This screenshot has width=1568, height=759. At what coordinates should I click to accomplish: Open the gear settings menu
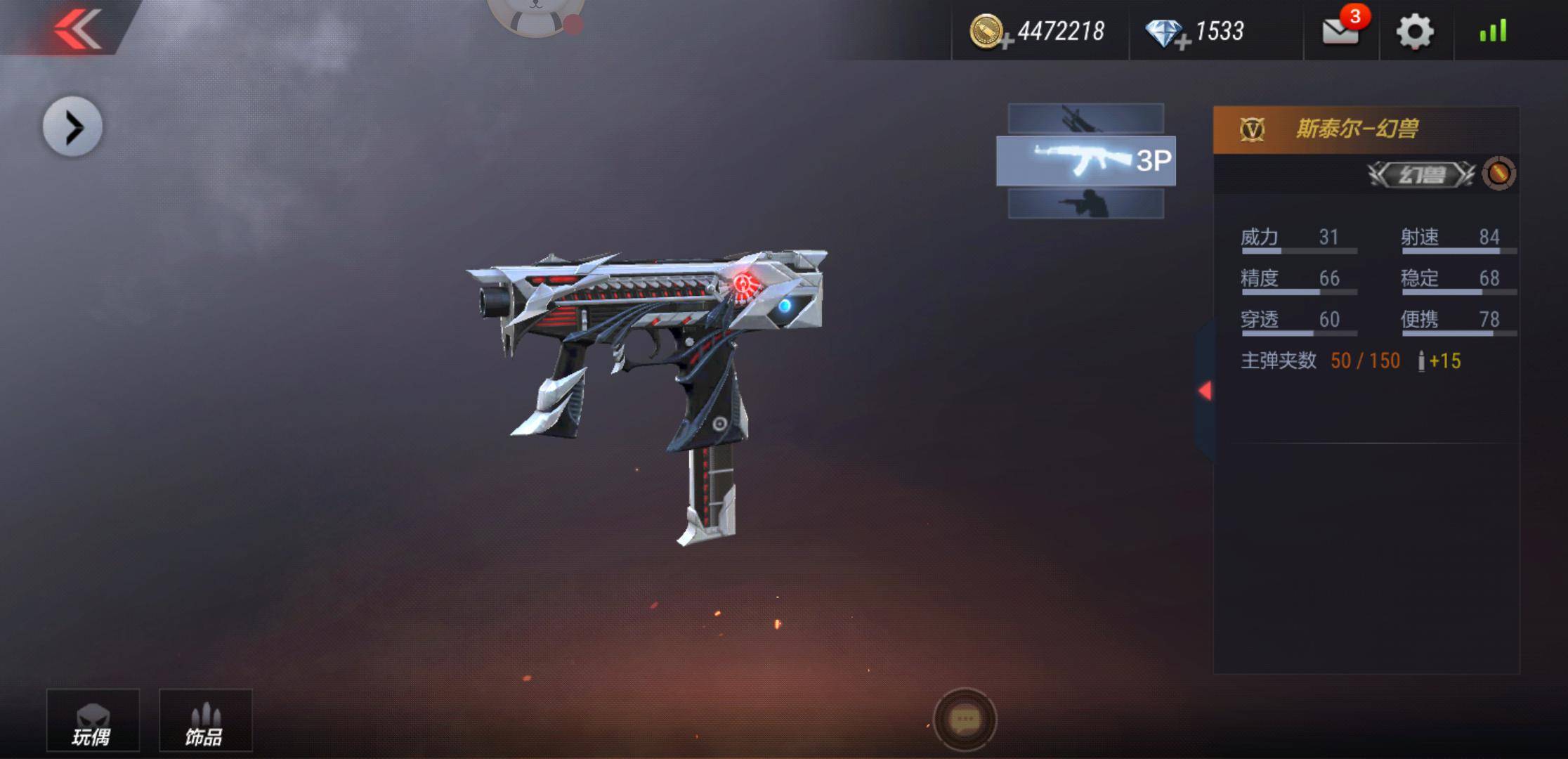[x=1414, y=32]
